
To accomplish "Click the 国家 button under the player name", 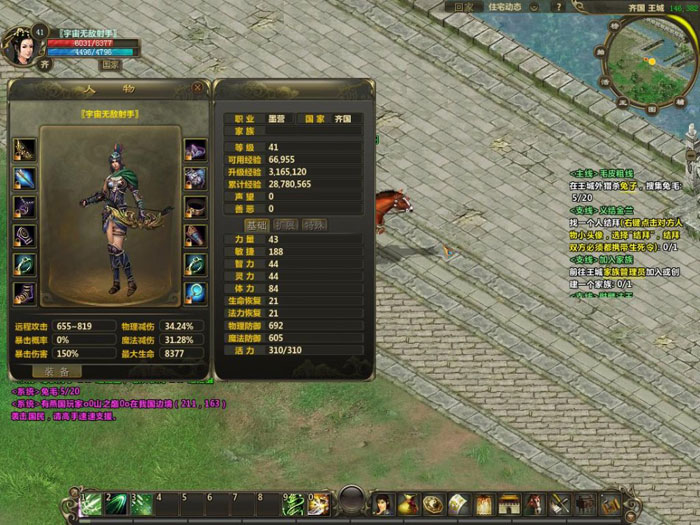I will click(112, 64).
